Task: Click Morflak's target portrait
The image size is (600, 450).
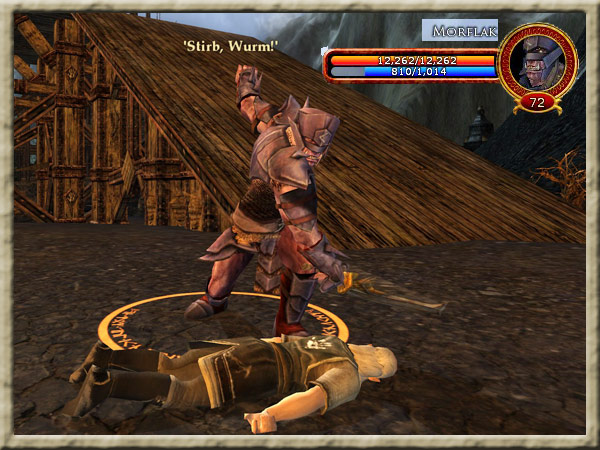Action: (537, 63)
